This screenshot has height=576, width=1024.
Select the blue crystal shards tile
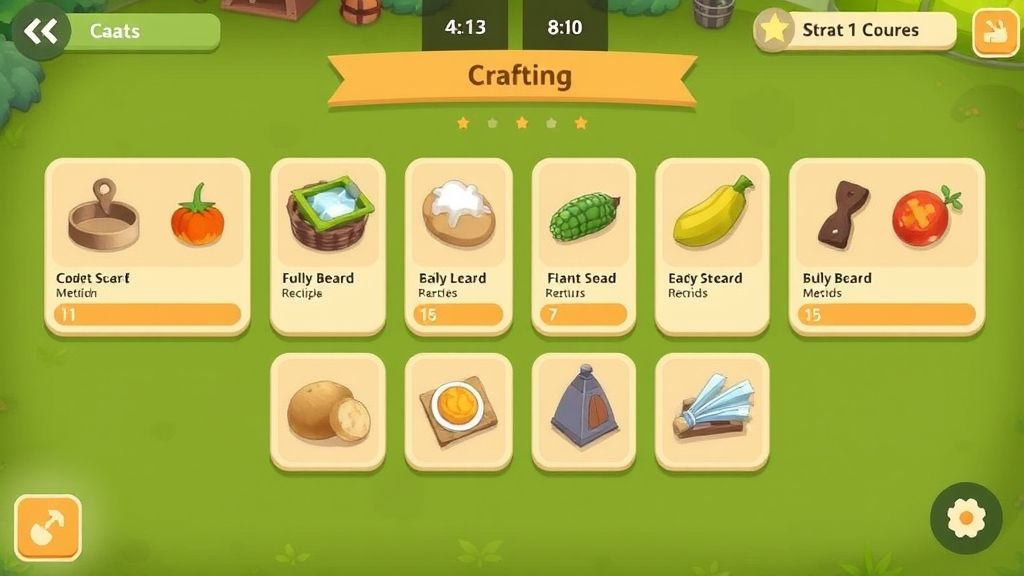711,411
